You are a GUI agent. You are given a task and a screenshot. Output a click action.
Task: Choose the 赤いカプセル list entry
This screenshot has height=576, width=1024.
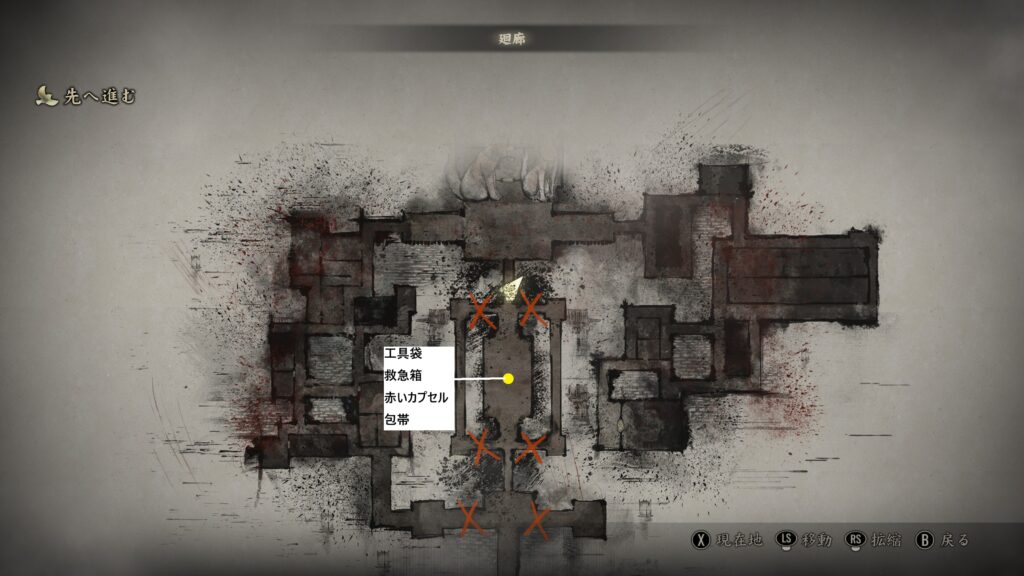(416, 397)
